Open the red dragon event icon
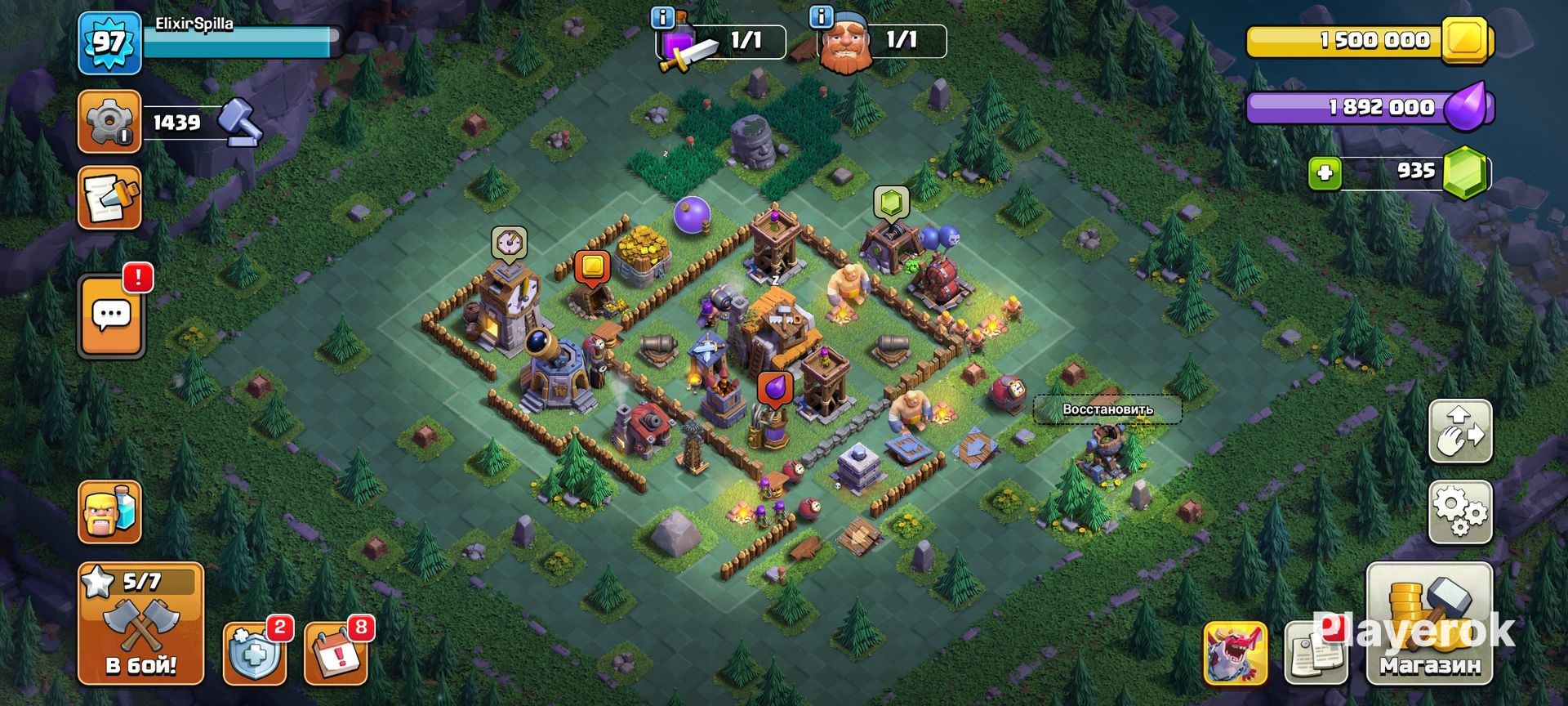The height and width of the screenshot is (706, 1568). (1235, 654)
